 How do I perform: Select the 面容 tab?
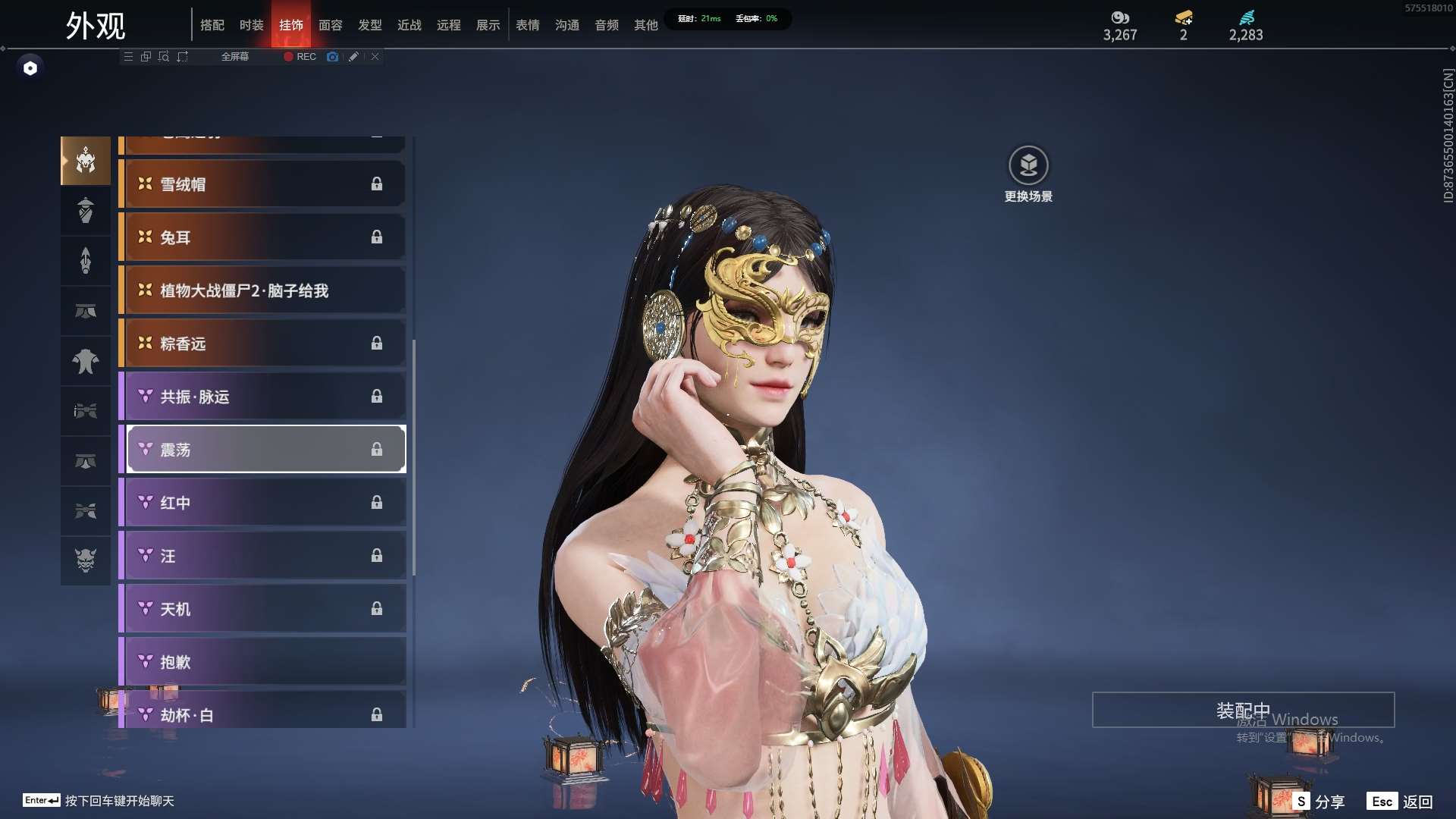click(x=331, y=25)
